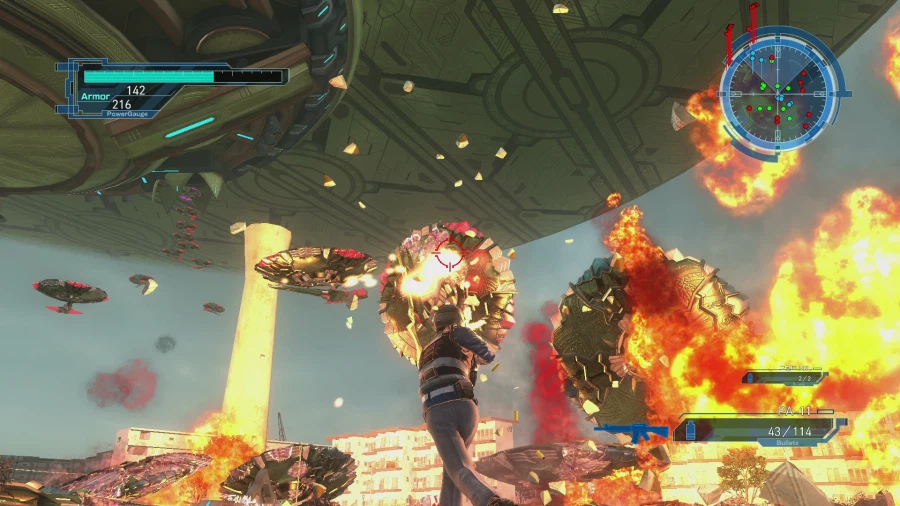Switch to the secondary weapon panel
The image size is (900, 506).
(785, 377)
